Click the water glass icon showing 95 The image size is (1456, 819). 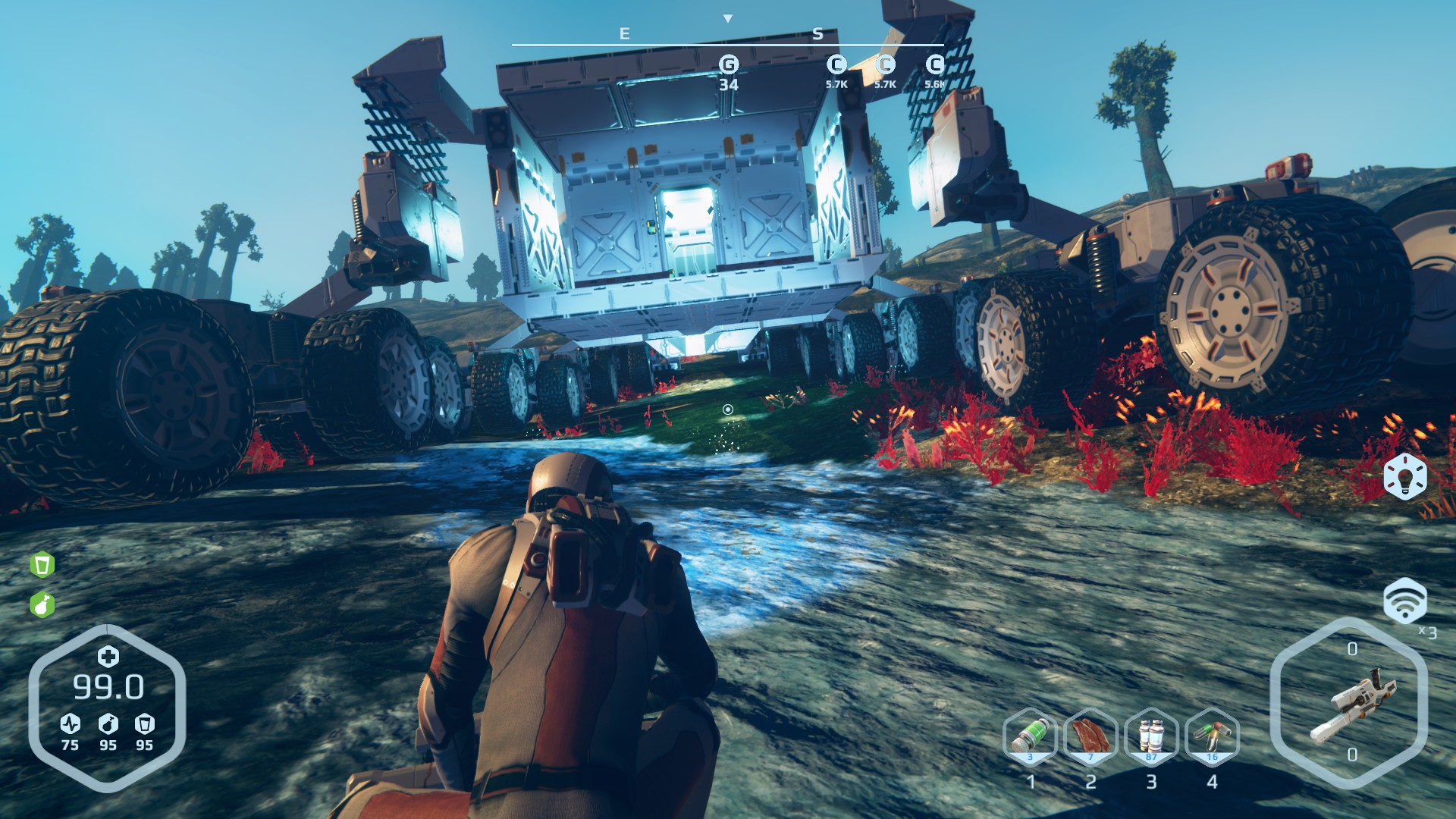[x=145, y=724]
